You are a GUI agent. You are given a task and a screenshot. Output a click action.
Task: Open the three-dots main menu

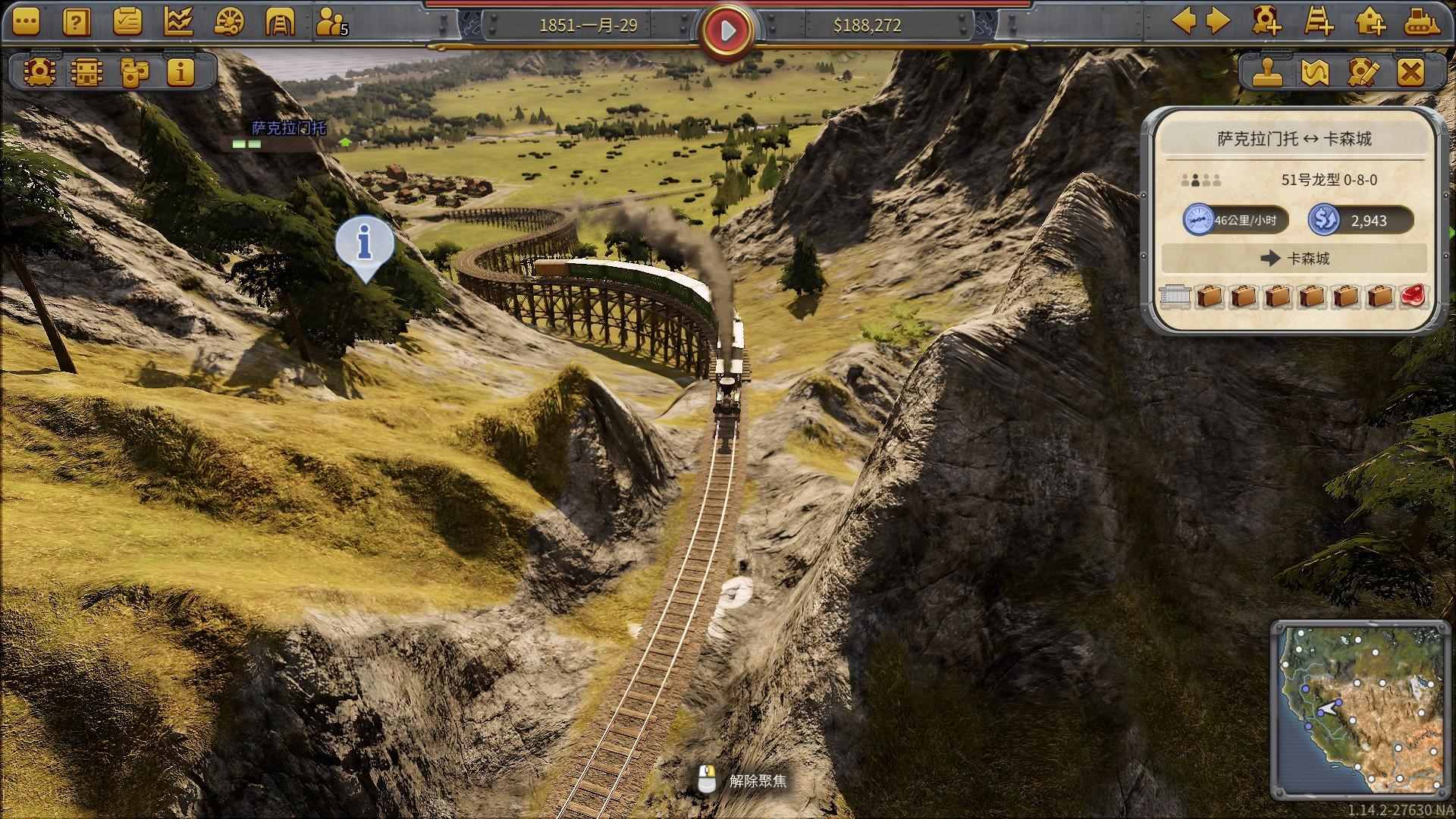tap(26, 23)
